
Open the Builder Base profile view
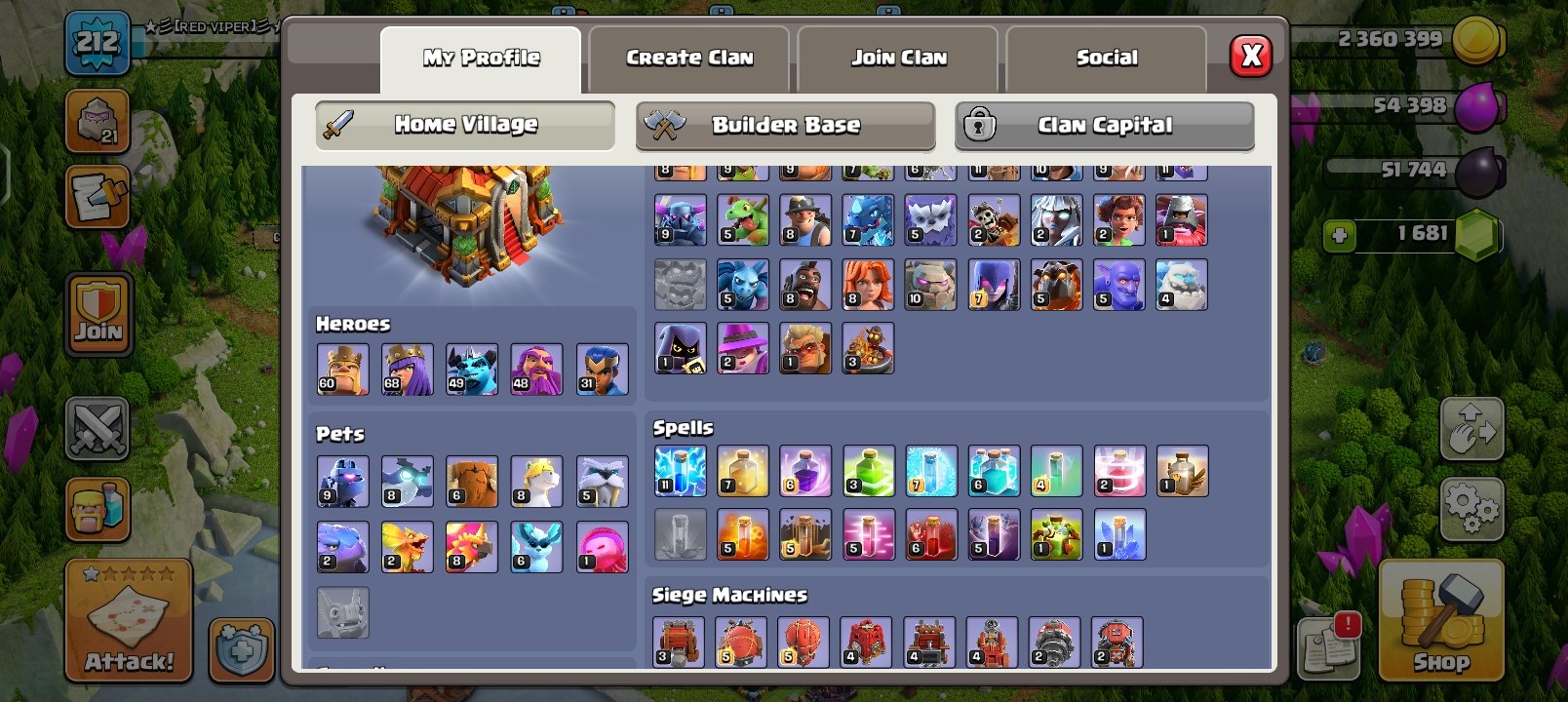(x=786, y=125)
